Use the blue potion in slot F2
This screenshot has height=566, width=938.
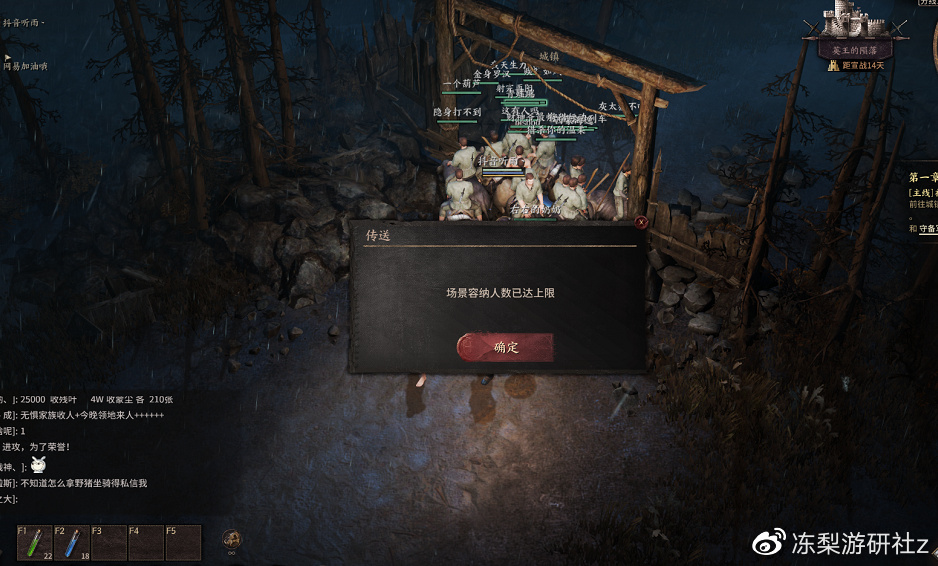pyautogui.click(x=72, y=542)
